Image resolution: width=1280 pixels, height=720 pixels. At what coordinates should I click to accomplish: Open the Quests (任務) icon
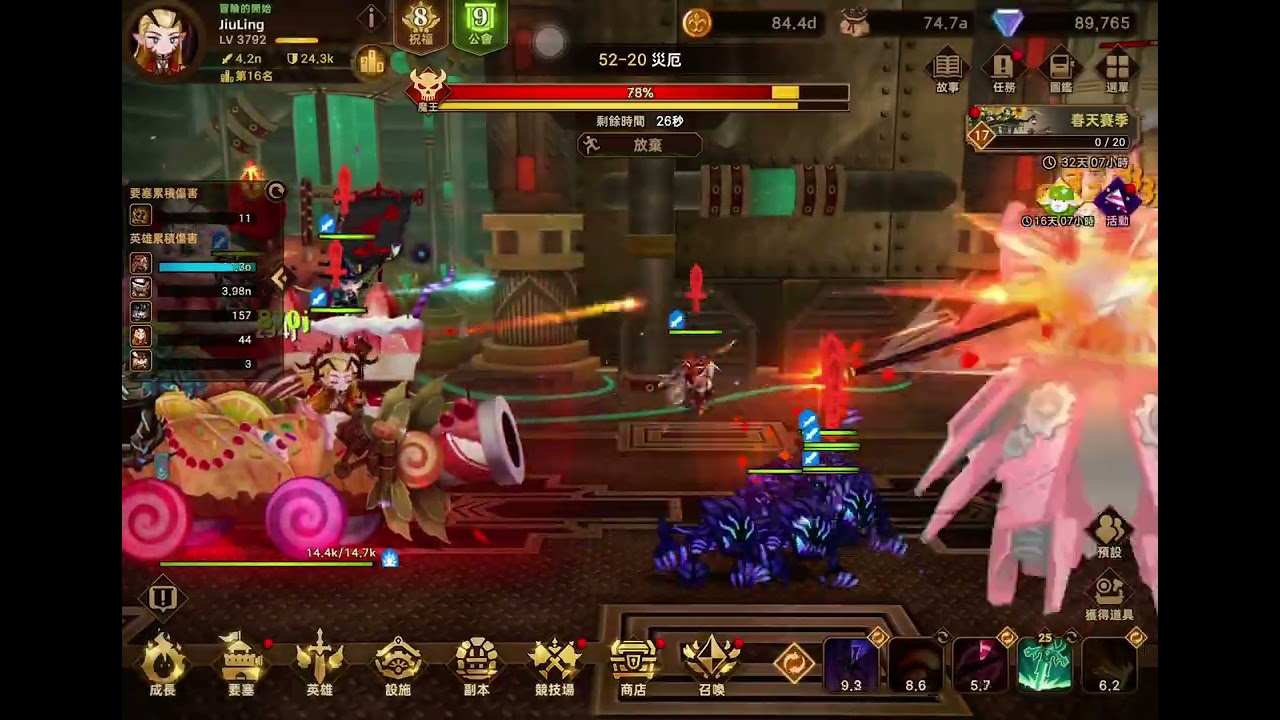pyautogui.click(x=1003, y=71)
